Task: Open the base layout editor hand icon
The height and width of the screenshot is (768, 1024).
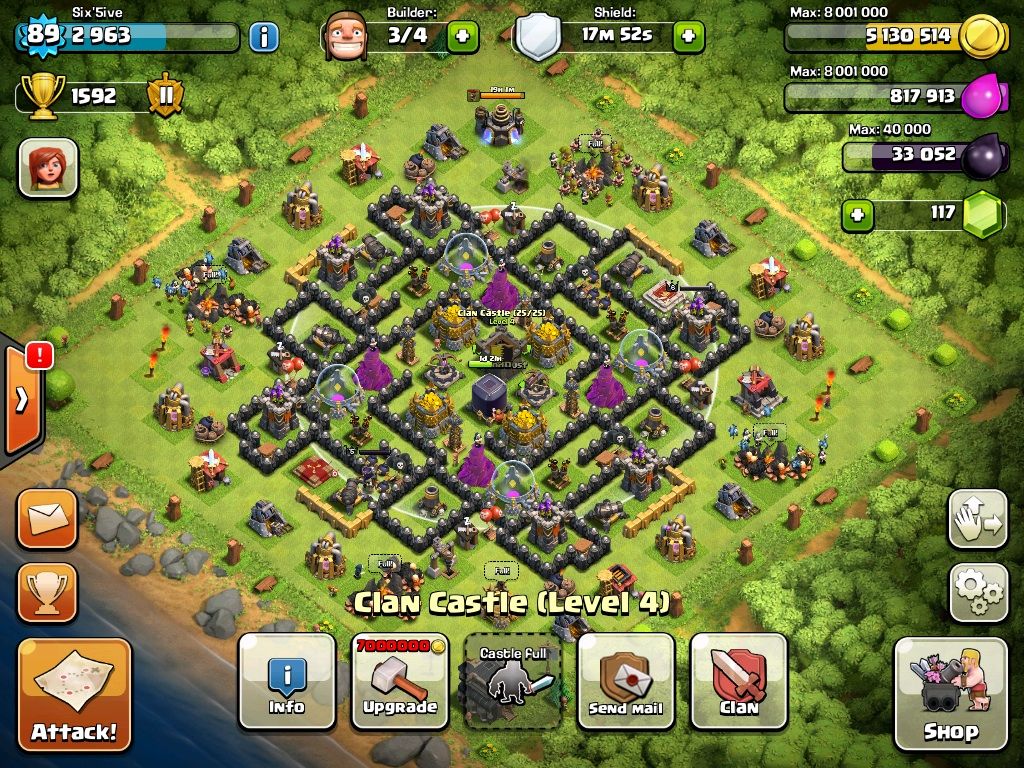Action: coord(977,519)
